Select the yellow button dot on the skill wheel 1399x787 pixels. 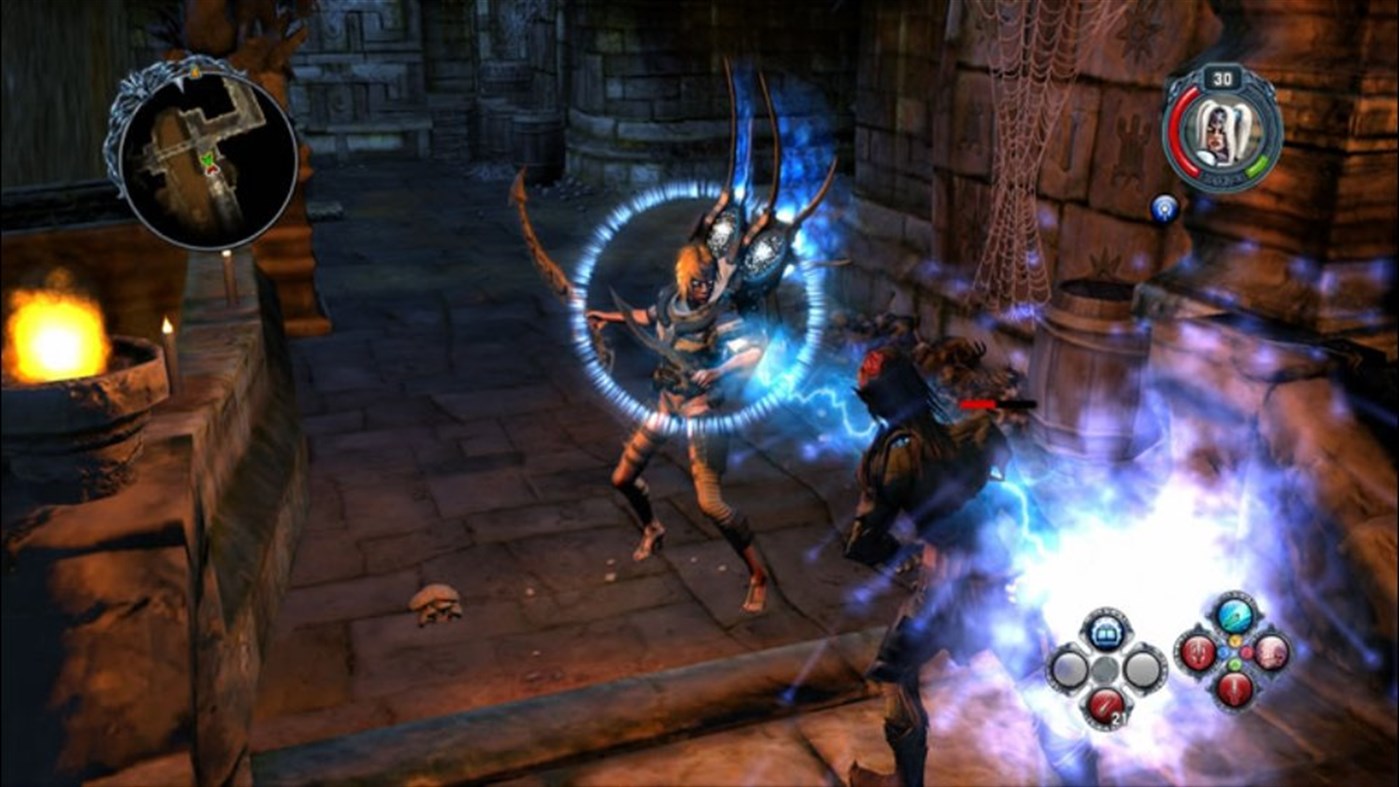1234,640
